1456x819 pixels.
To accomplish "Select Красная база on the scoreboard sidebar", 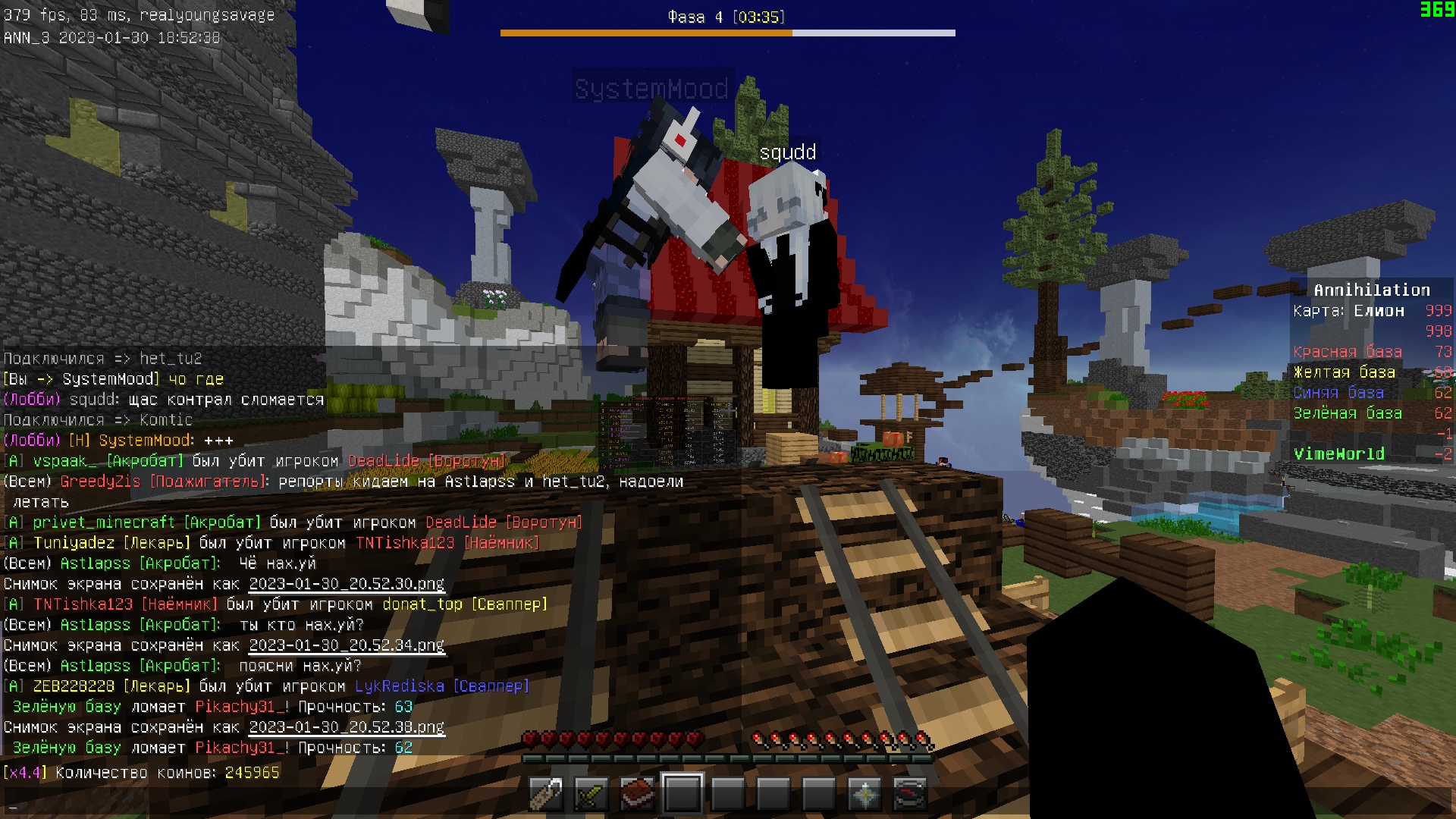I will tap(1348, 352).
